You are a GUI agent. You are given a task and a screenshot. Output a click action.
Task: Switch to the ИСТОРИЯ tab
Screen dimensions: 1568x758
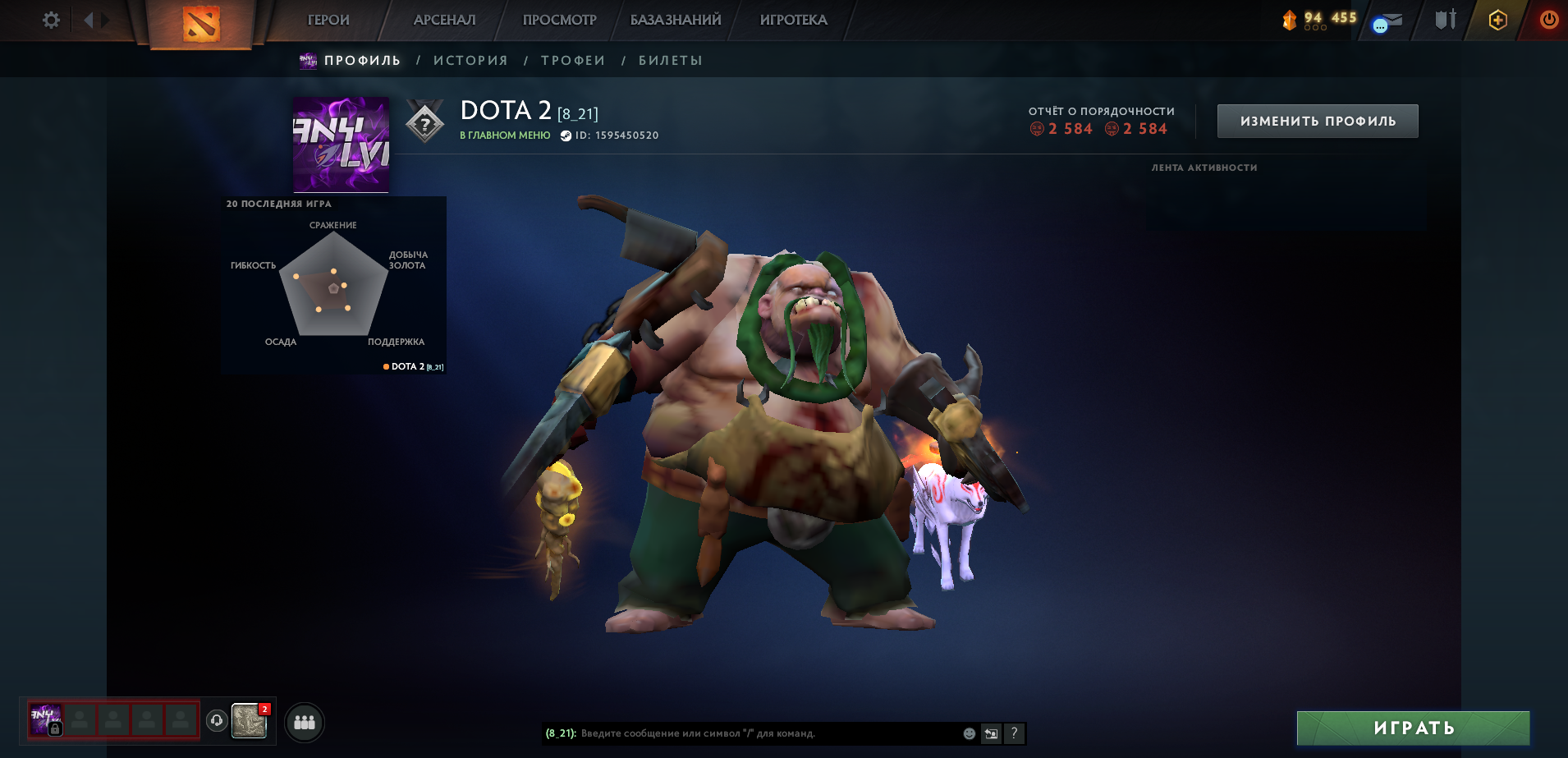pos(470,59)
